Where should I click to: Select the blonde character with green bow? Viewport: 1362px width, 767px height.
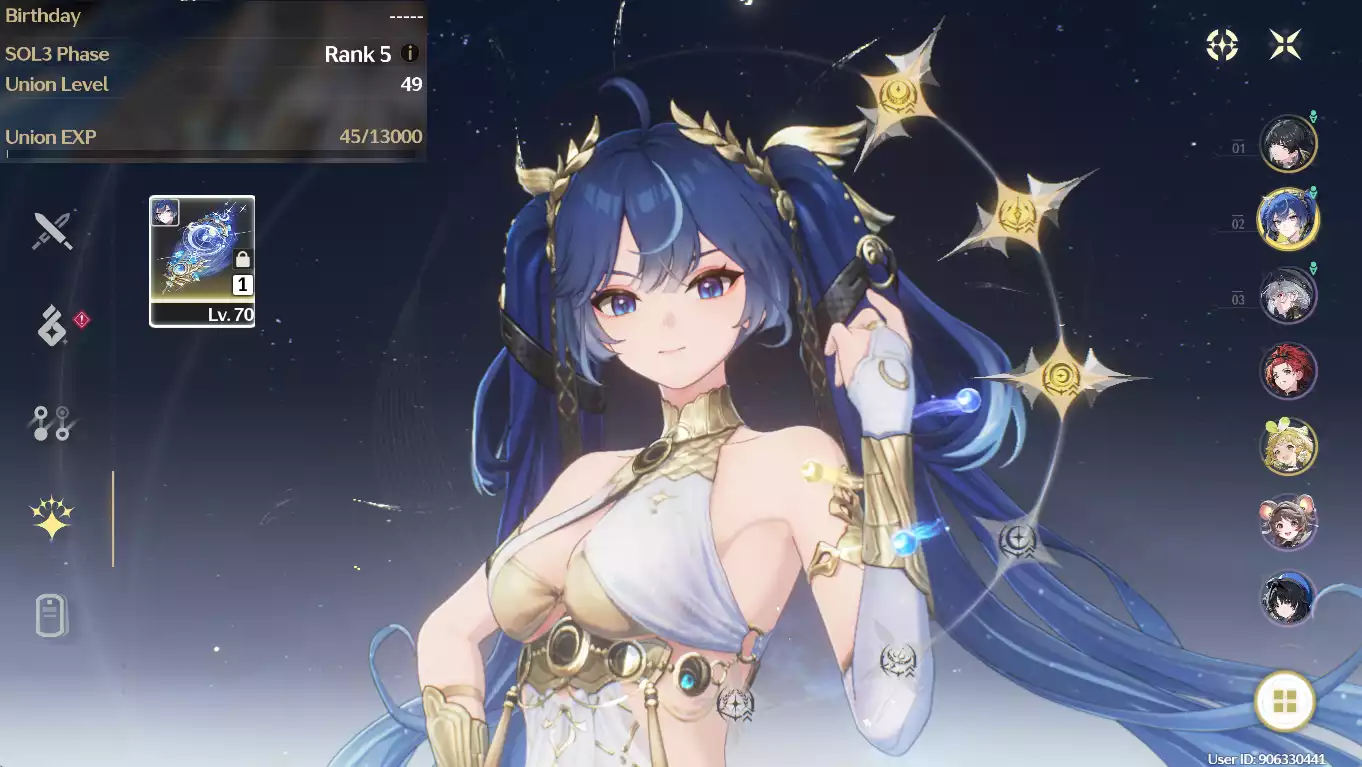(x=1288, y=447)
